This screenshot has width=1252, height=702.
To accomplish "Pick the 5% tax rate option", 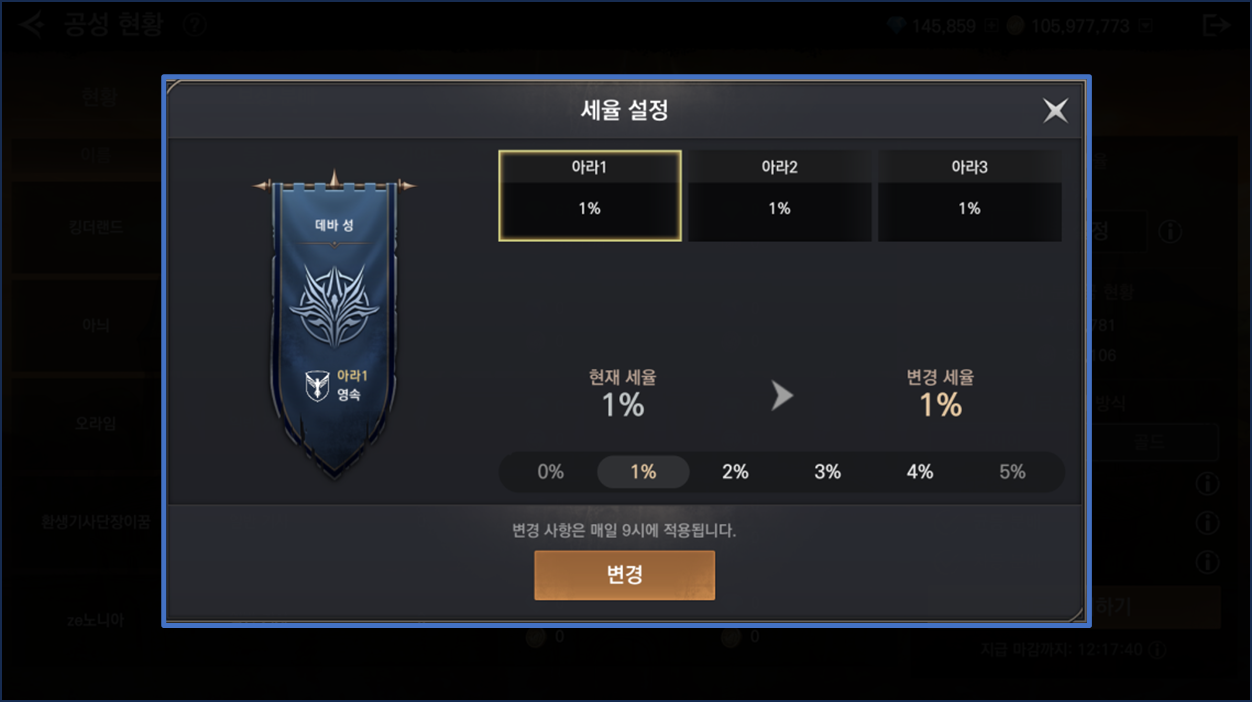I will (x=1012, y=472).
